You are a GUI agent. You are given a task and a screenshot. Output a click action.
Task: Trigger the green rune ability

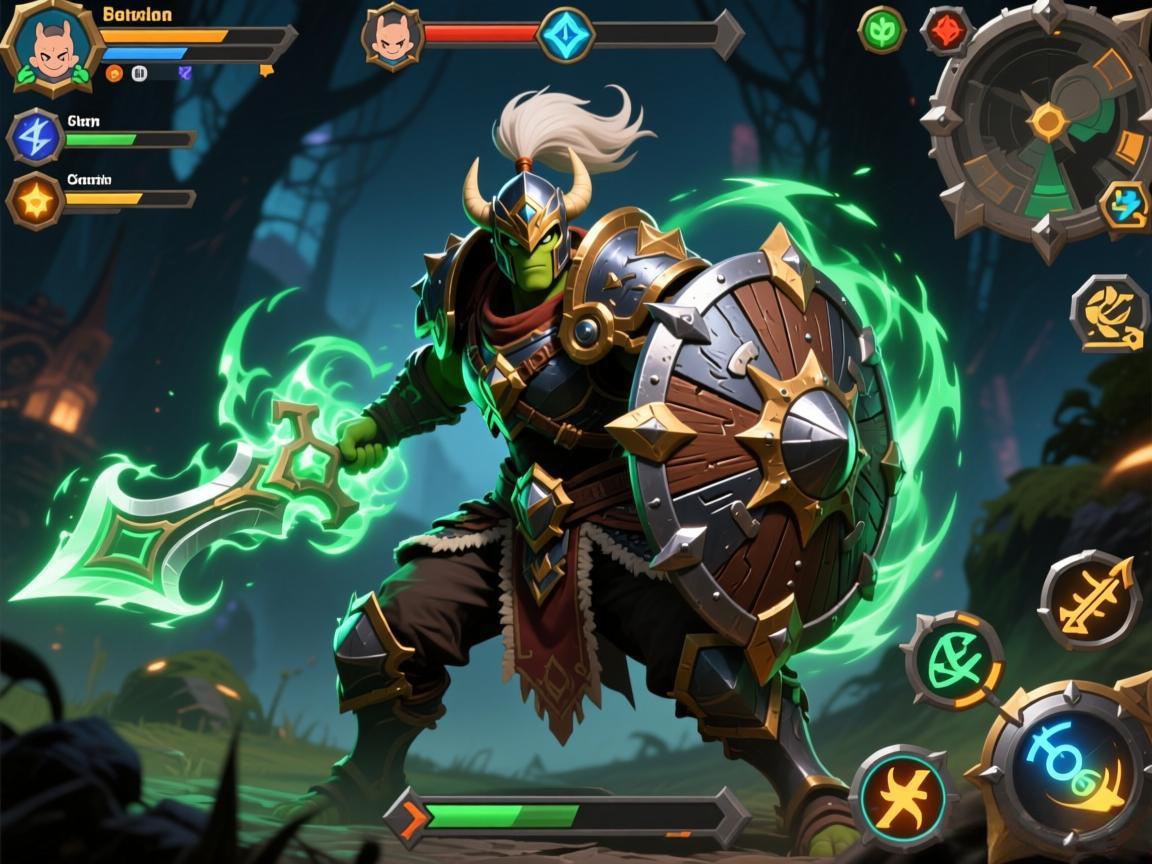[954, 661]
